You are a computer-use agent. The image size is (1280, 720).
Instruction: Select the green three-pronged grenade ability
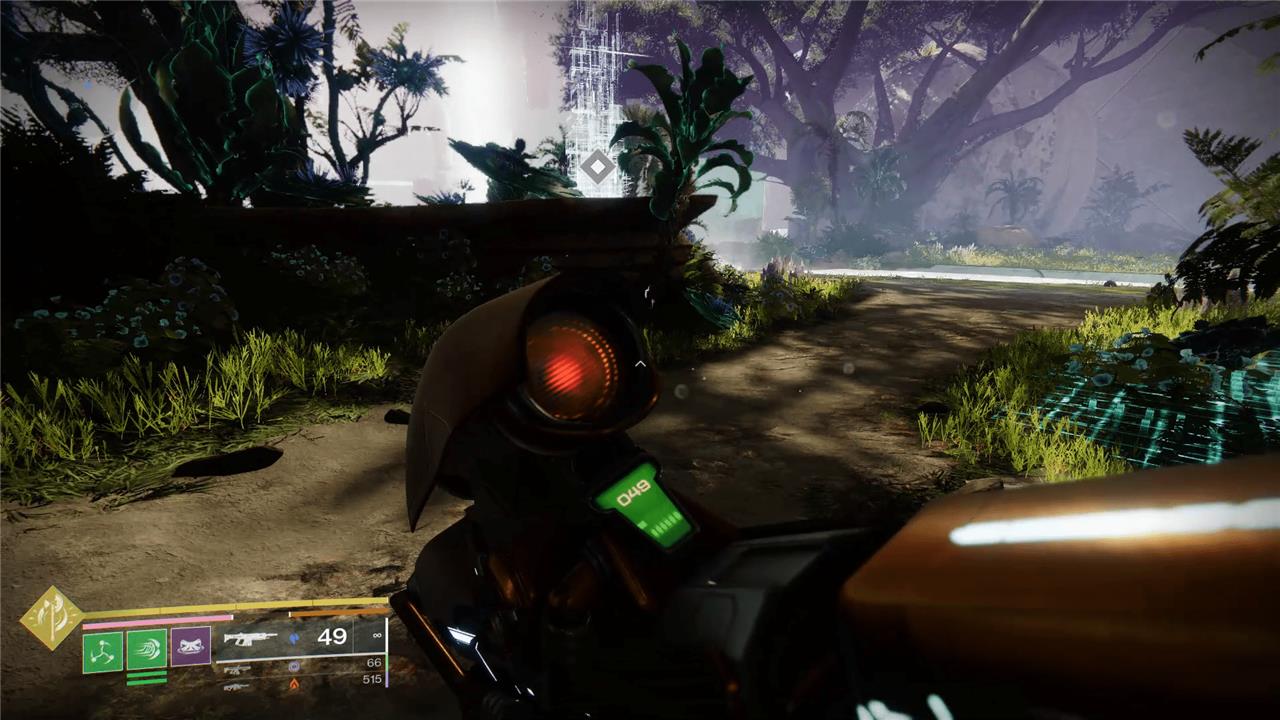click(103, 650)
